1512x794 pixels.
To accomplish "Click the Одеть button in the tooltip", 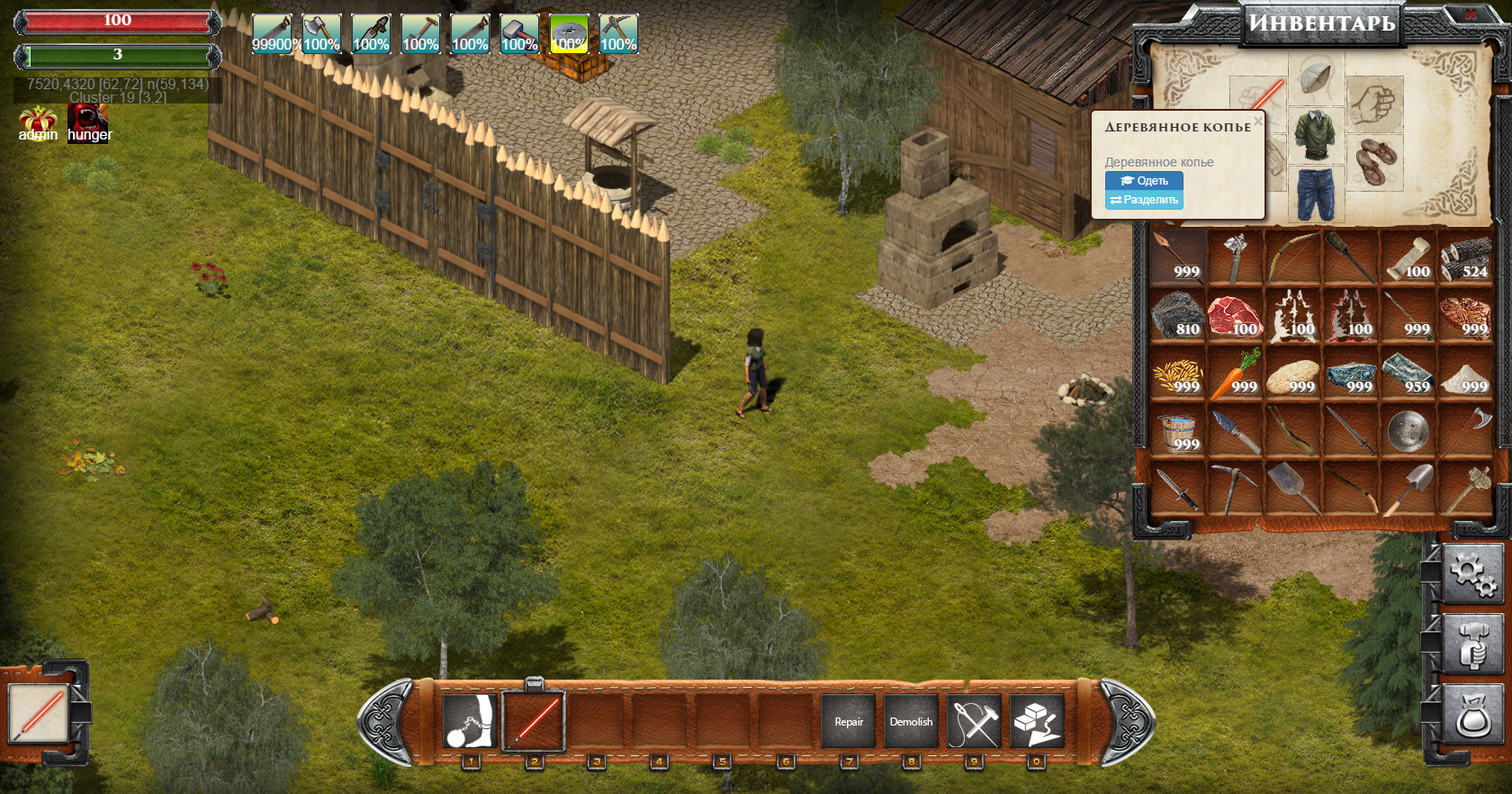I will tap(1144, 181).
